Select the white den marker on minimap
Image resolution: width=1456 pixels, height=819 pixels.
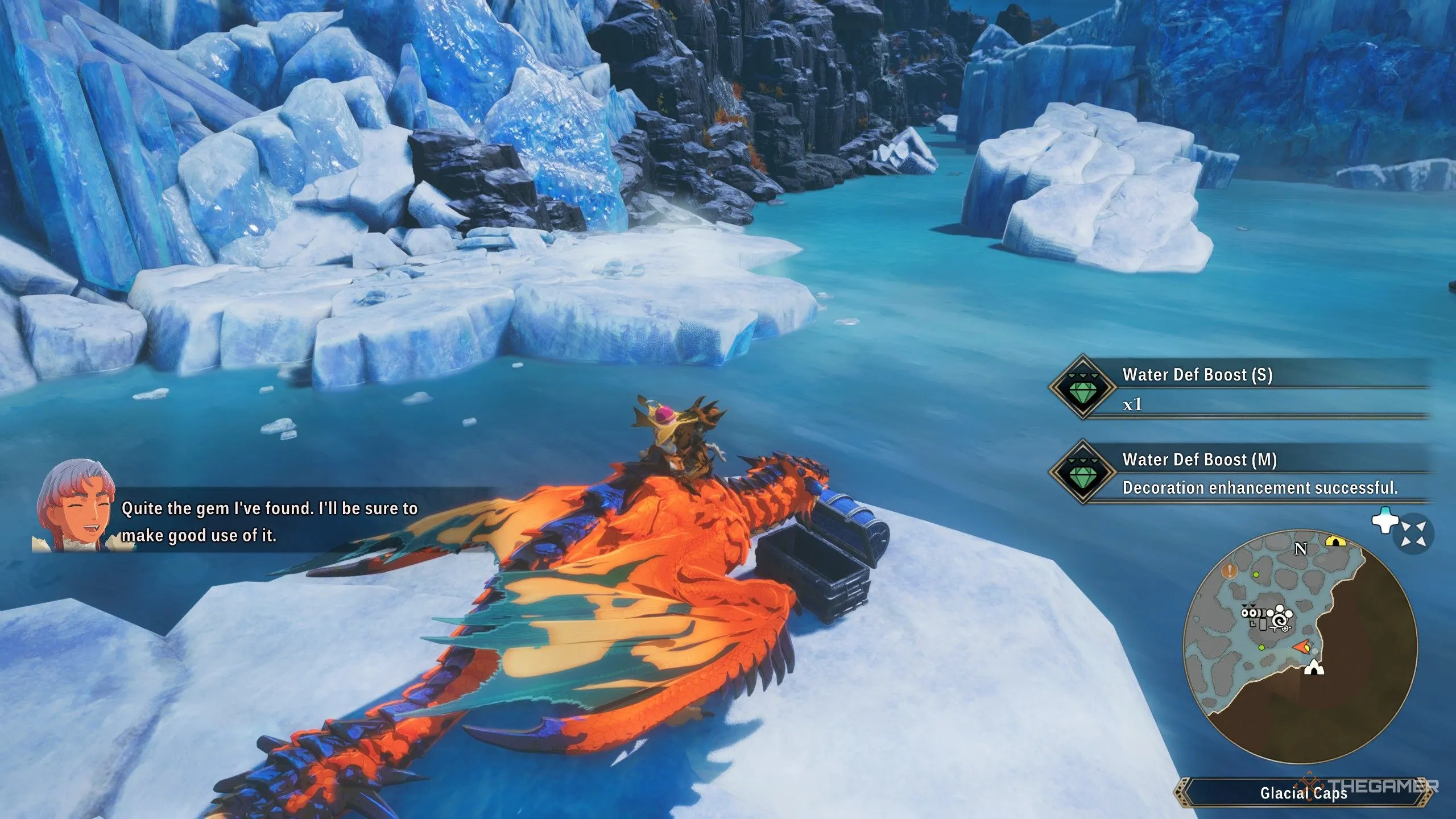pos(1313,668)
